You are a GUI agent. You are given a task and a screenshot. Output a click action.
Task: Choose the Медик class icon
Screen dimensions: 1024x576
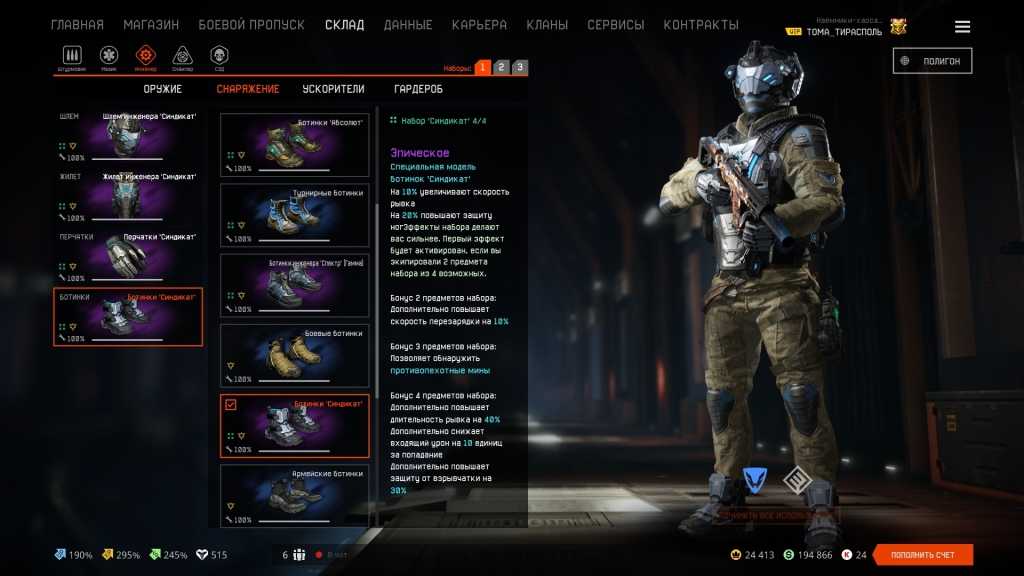click(x=109, y=56)
